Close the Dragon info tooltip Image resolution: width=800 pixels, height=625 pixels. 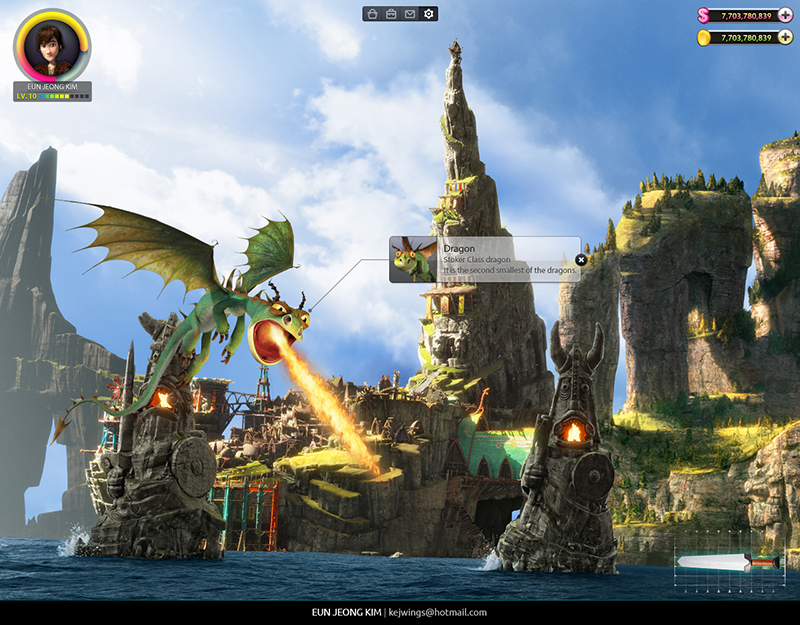click(x=581, y=260)
